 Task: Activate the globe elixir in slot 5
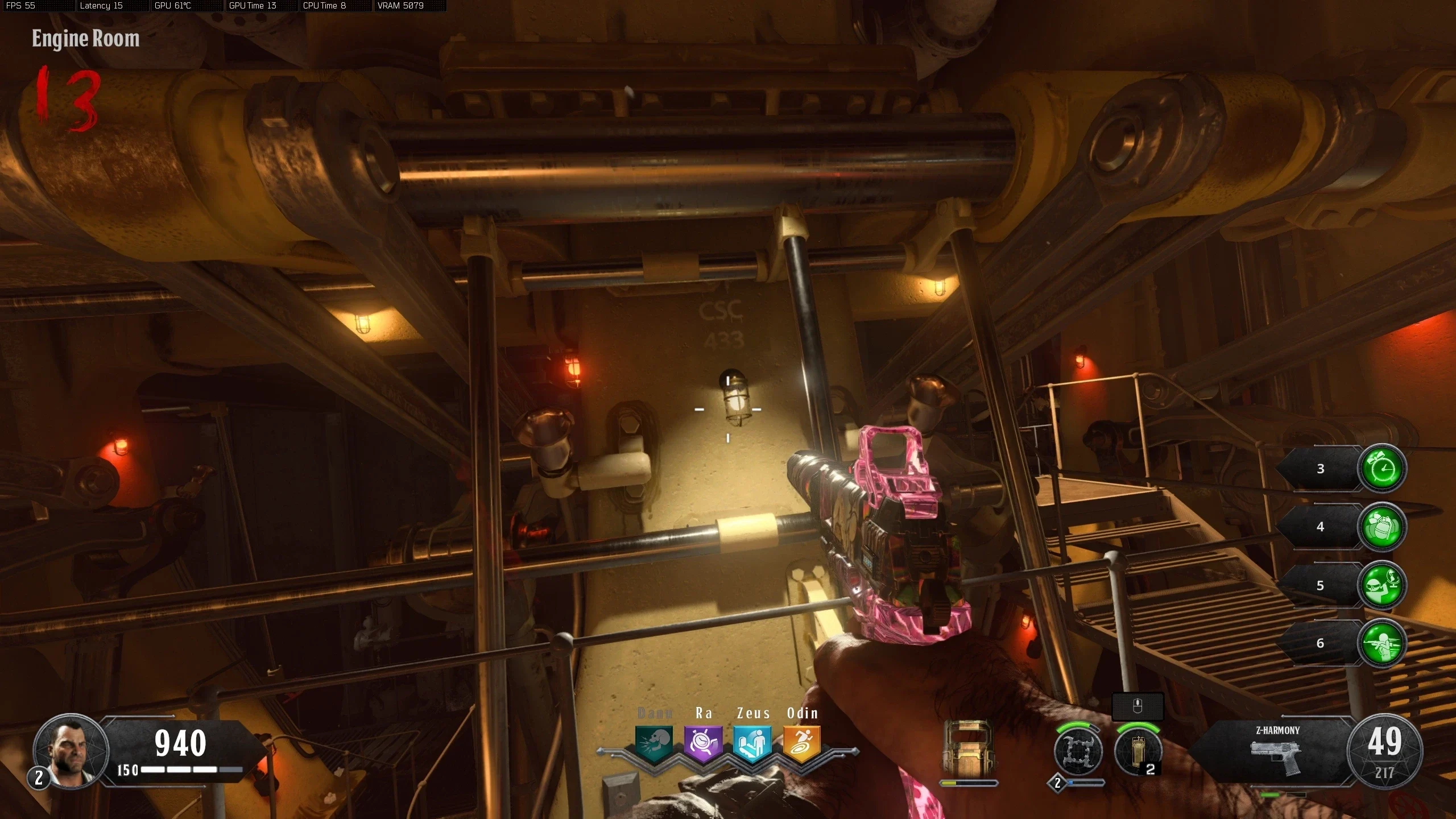(1381, 585)
